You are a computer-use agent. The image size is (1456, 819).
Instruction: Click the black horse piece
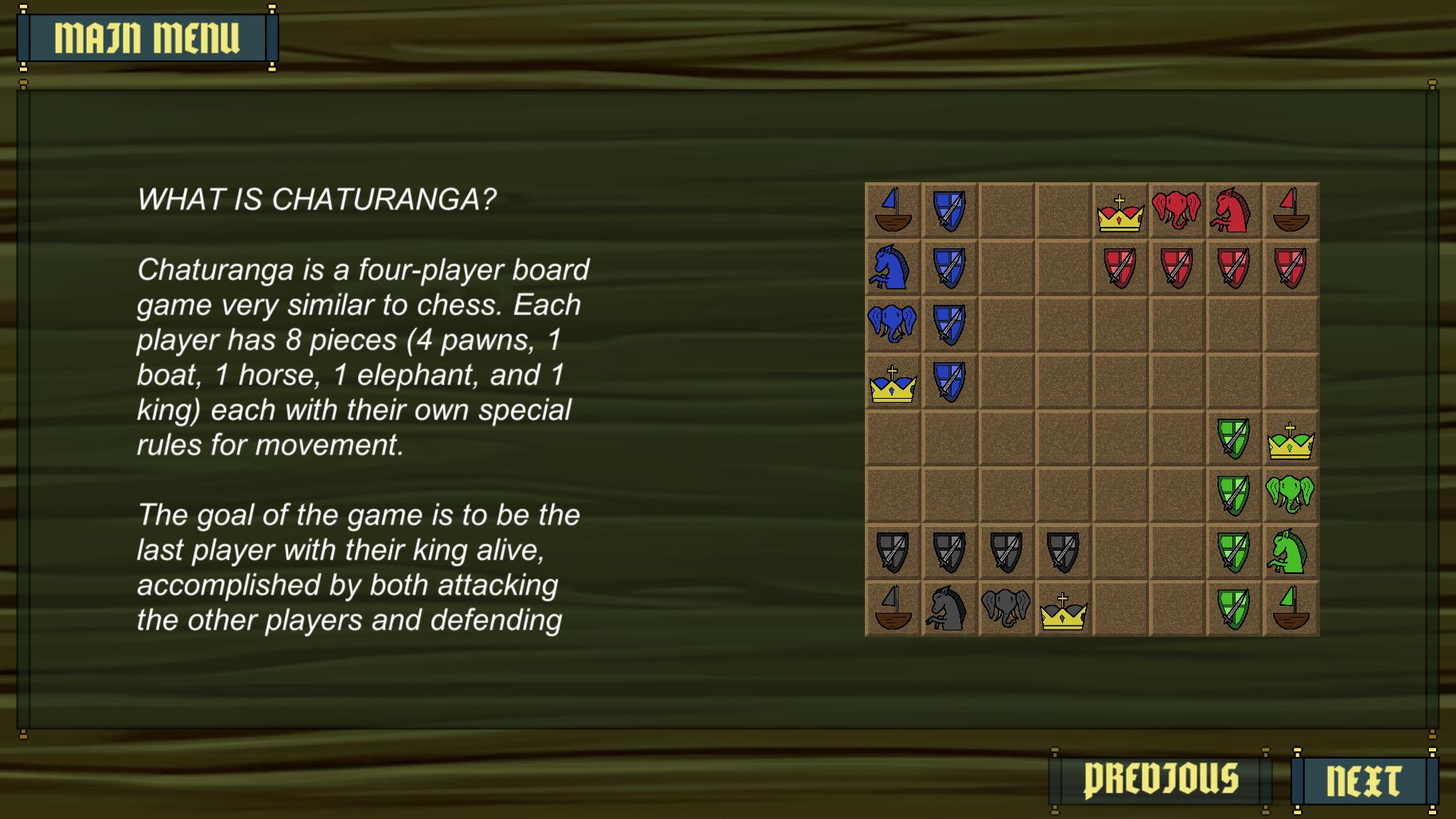pos(951,609)
